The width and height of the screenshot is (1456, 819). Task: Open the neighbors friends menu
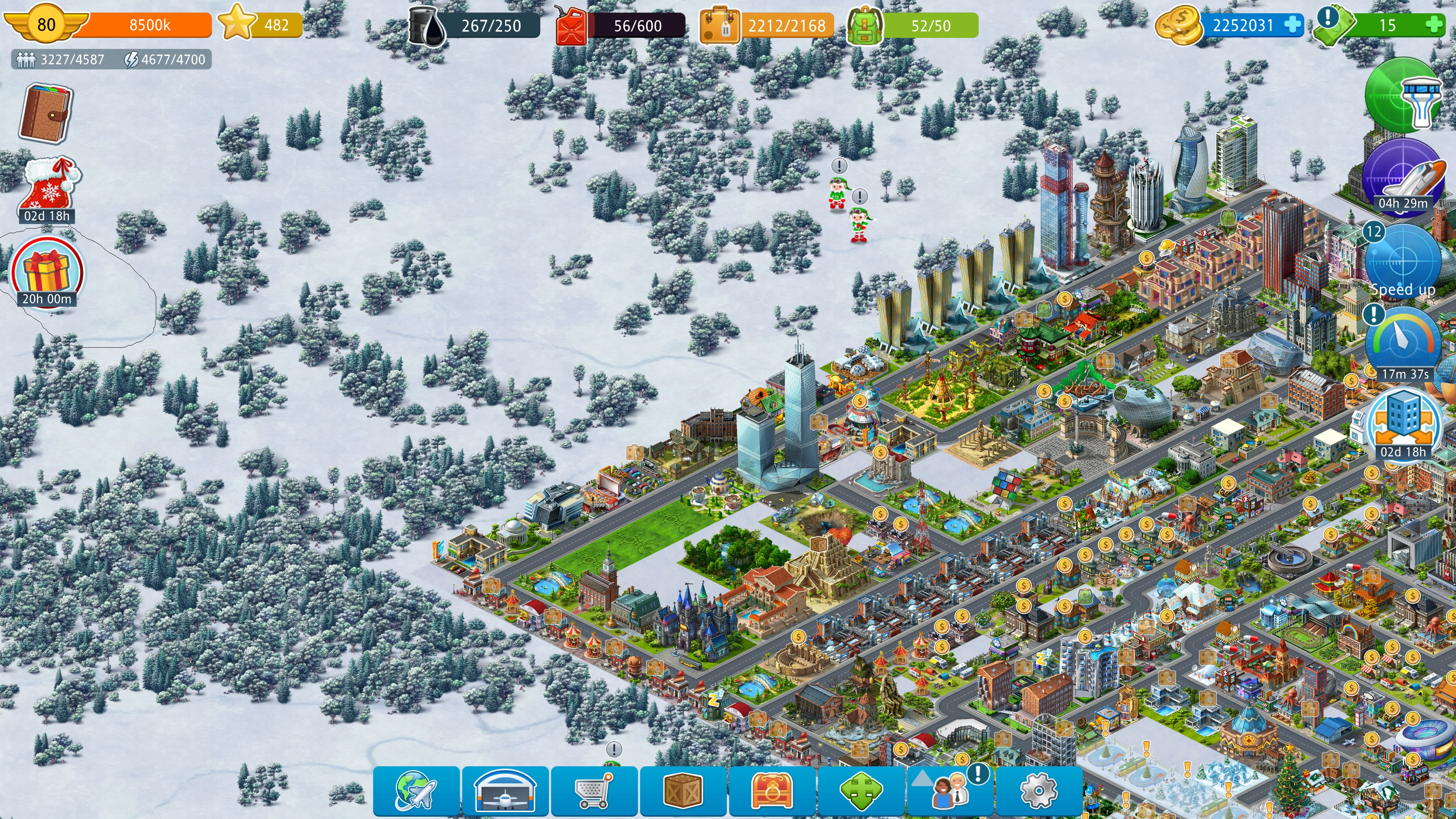point(949,791)
